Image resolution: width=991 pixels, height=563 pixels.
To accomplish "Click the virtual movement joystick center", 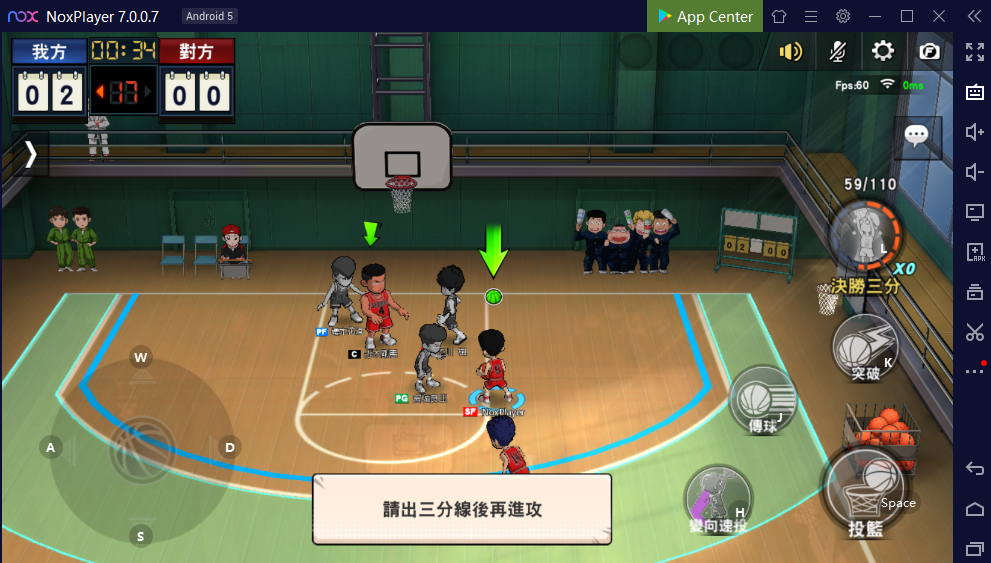I will click(x=141, y=448).
